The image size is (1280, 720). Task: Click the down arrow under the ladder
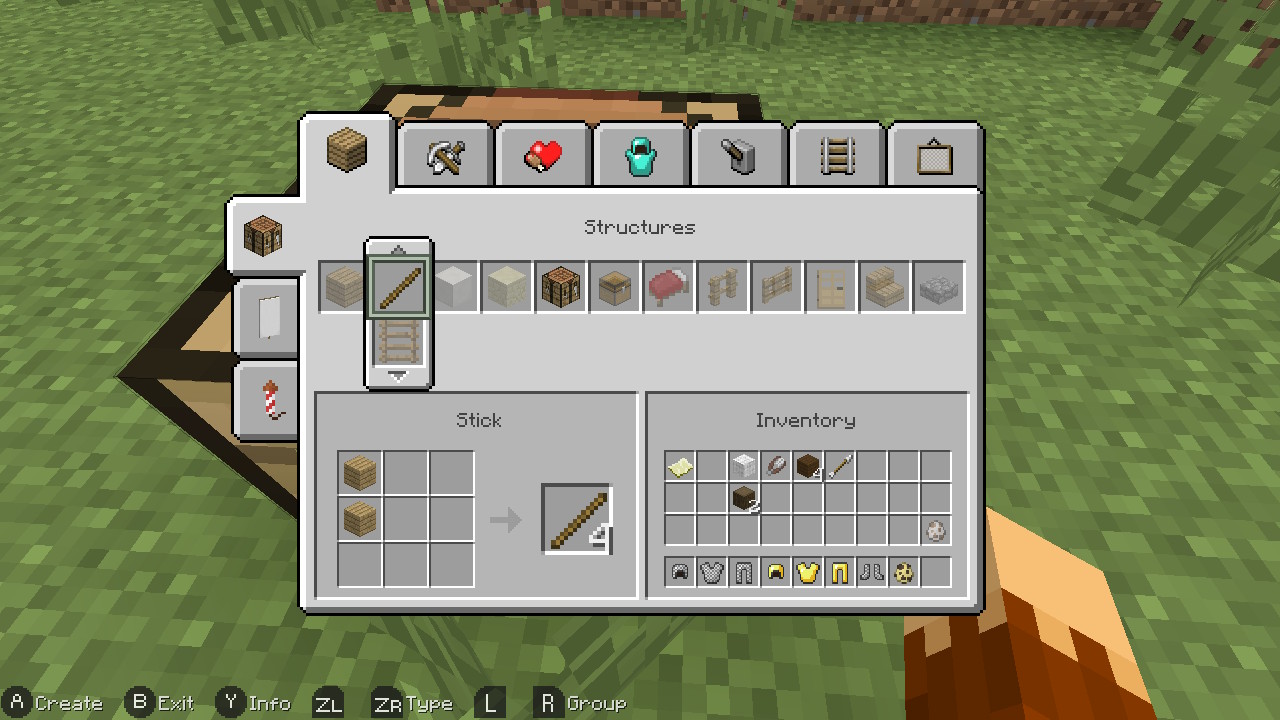(x=398, y=377)
